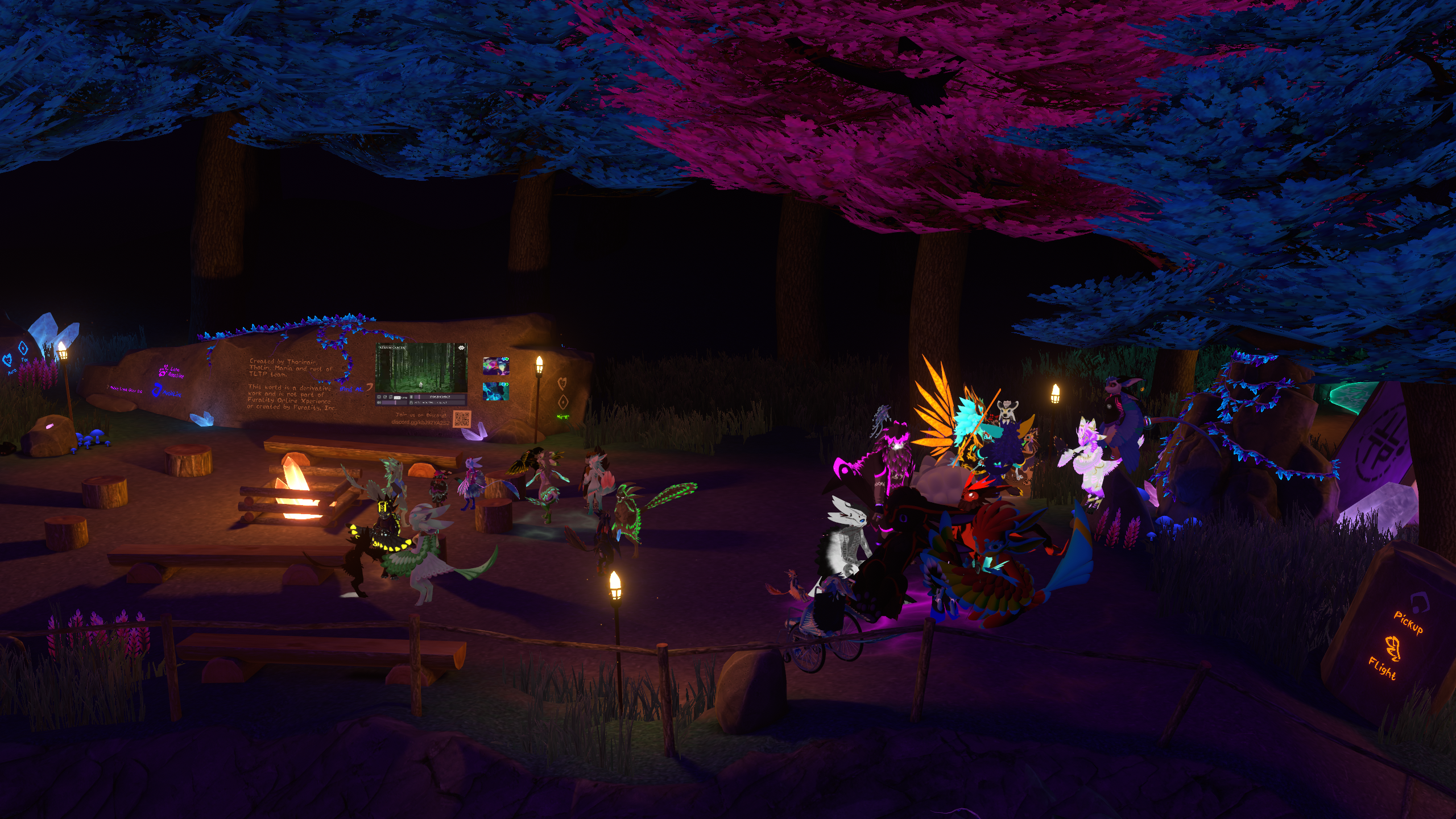Open the teal blue world thumbnail

[495, 392]
